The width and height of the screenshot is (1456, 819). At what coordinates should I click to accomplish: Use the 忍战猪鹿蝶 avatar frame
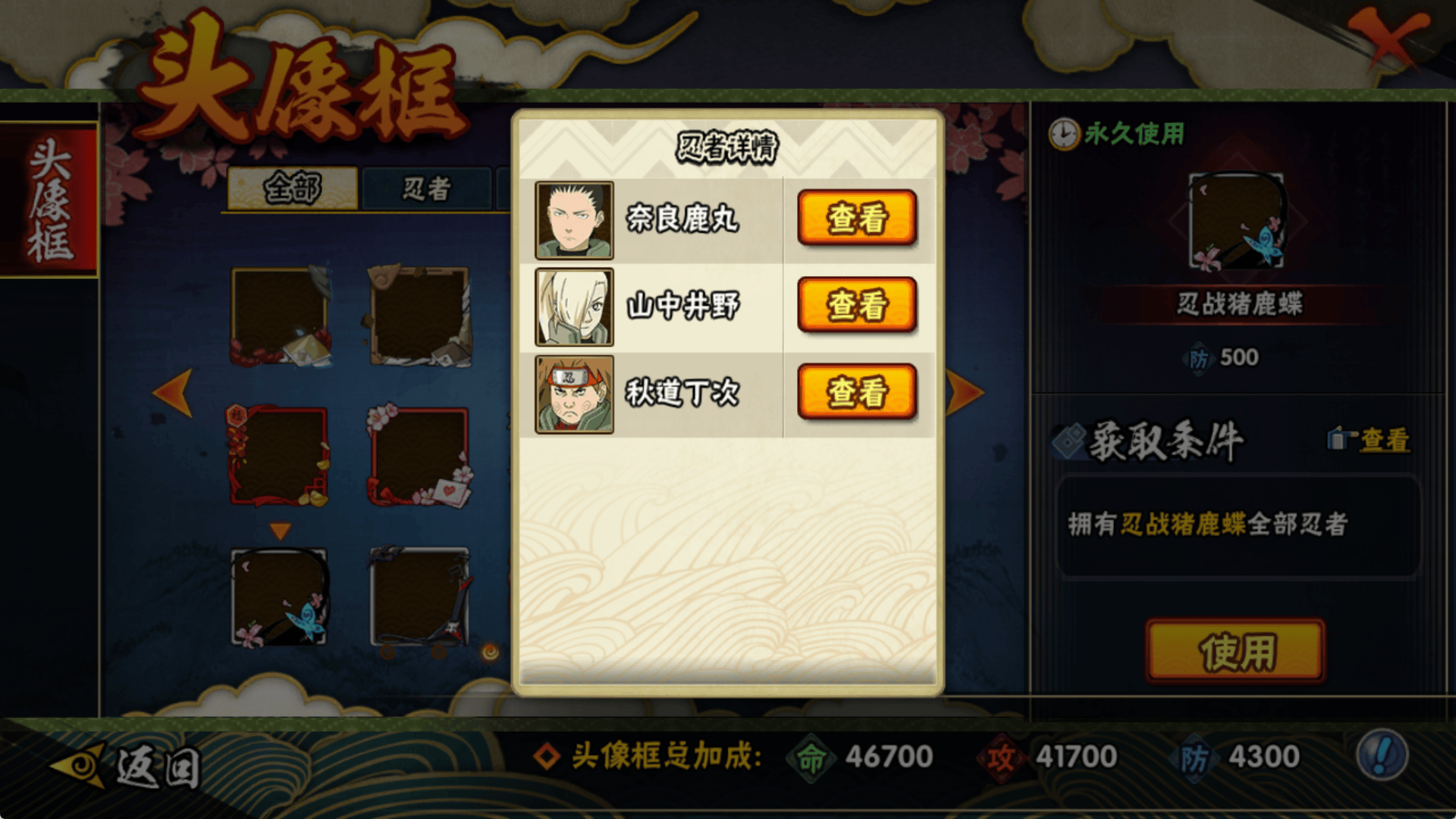click(1235, 651)
